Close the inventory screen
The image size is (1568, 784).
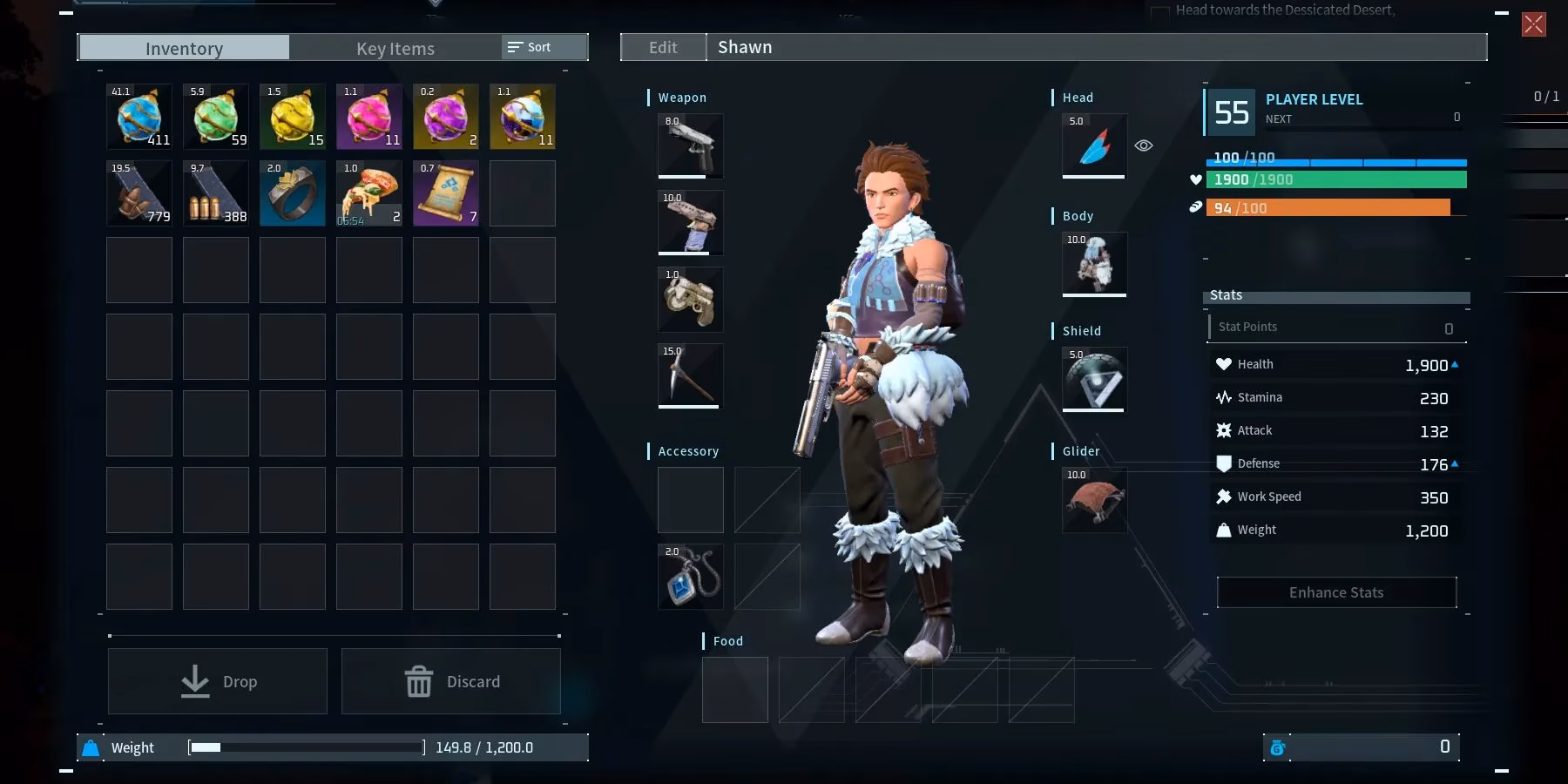1533,24
